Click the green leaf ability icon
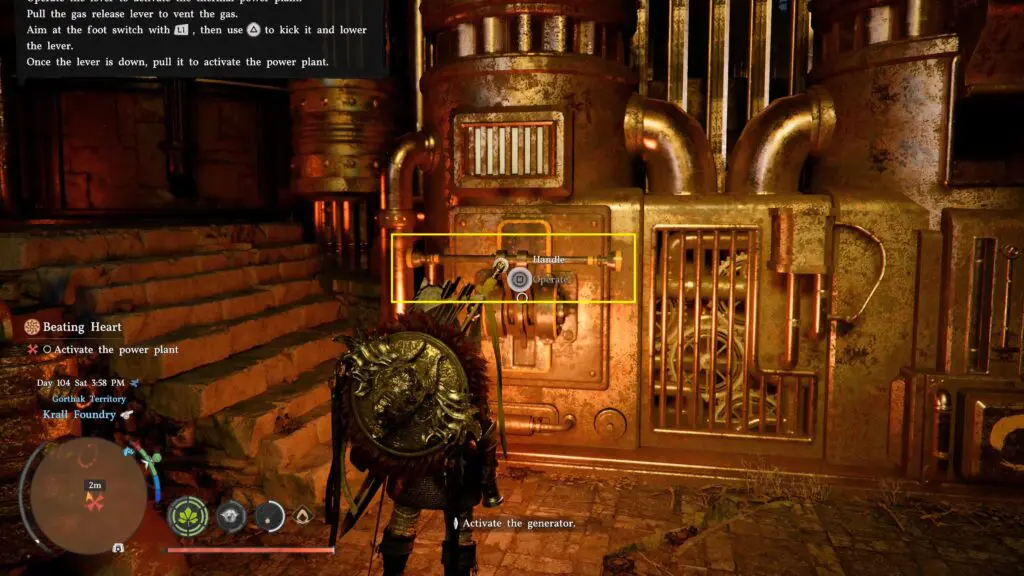The height and width of the screenshot is (576, 1024). pyautogui.click(x=188, y=516)
